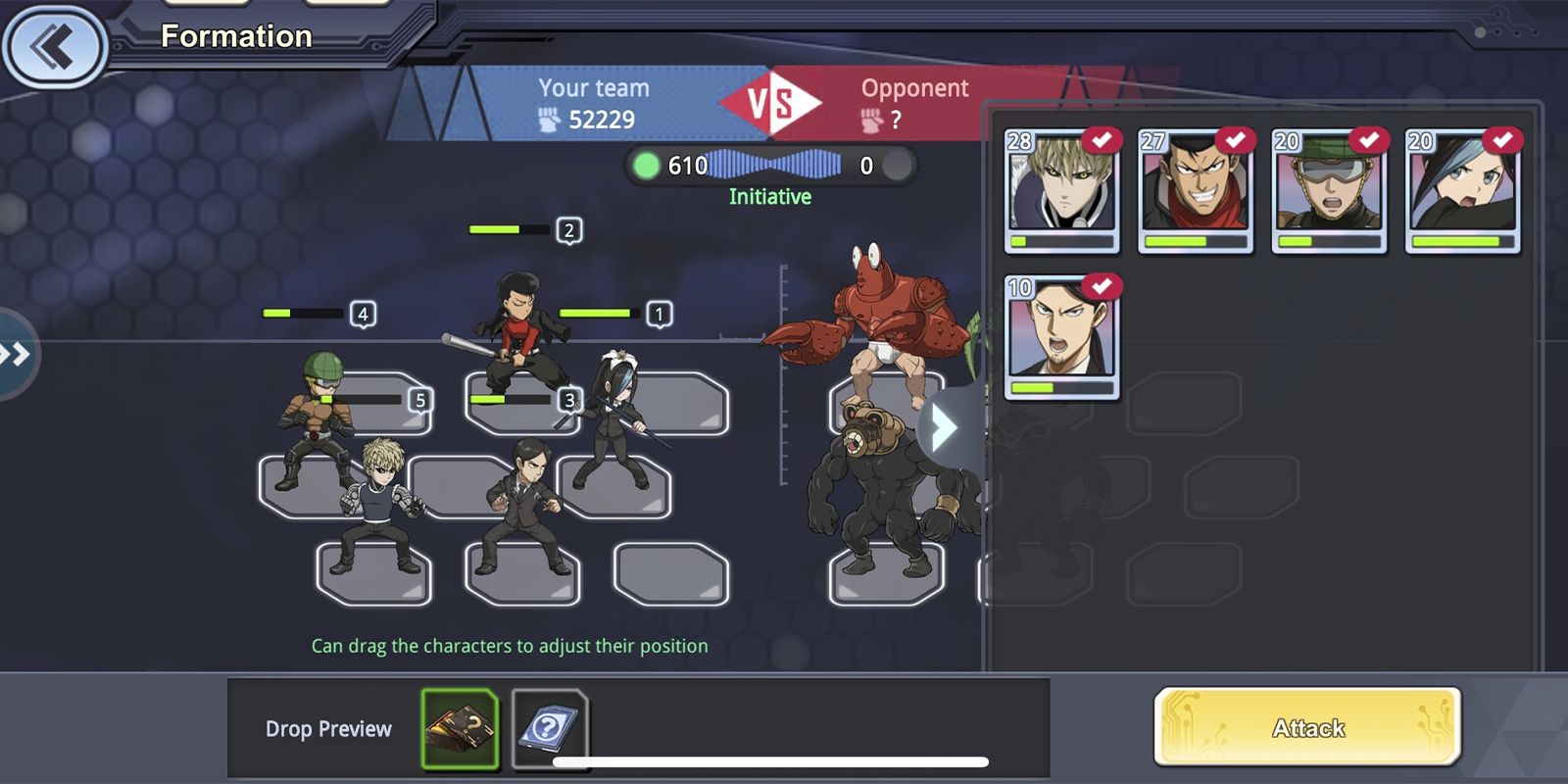Select the level 27 hero roster portrait
The image size is (1568, 784).
[1196, 191]
